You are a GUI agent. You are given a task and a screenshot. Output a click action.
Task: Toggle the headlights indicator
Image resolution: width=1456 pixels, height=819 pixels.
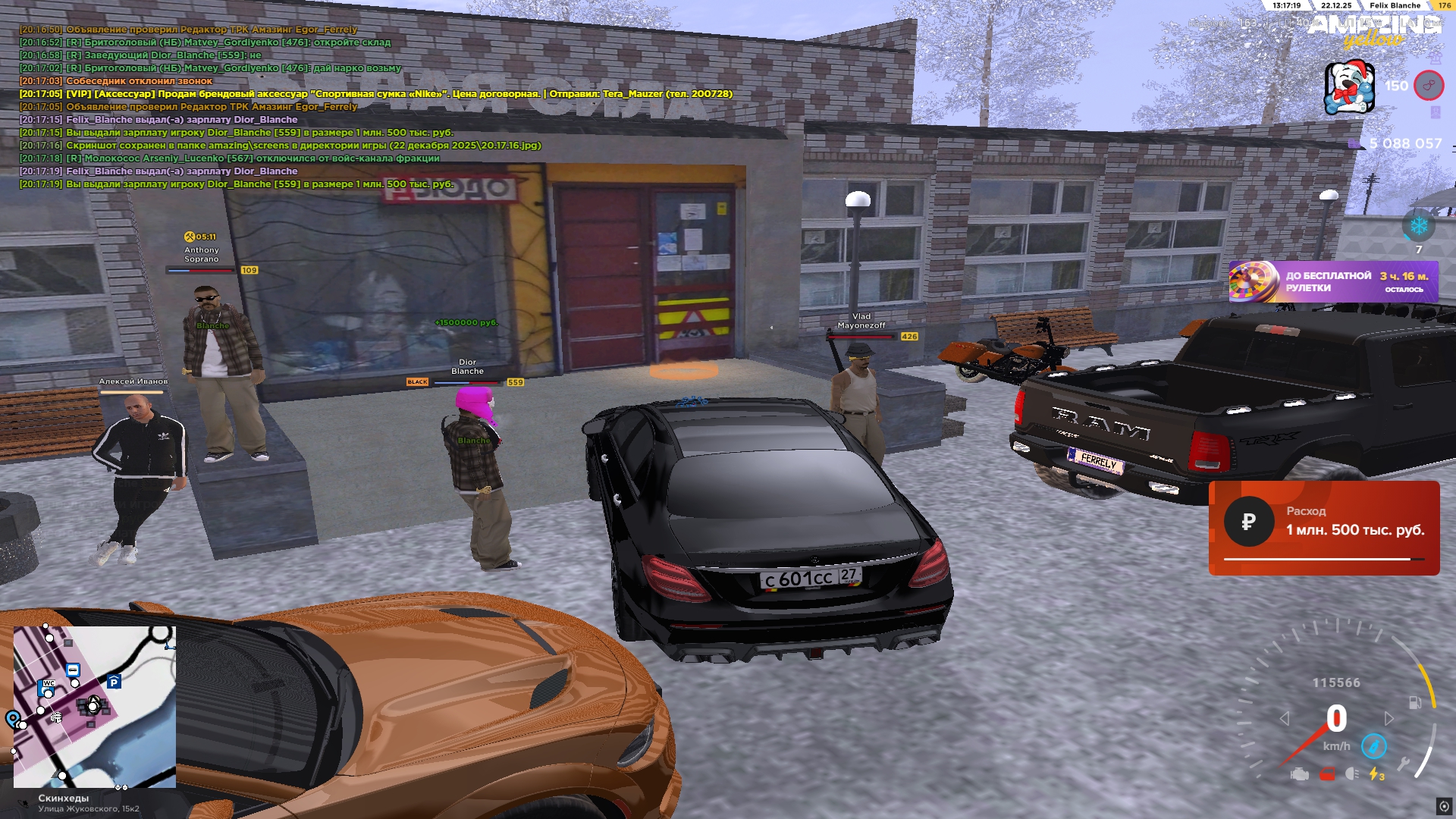pos(1351,773)
